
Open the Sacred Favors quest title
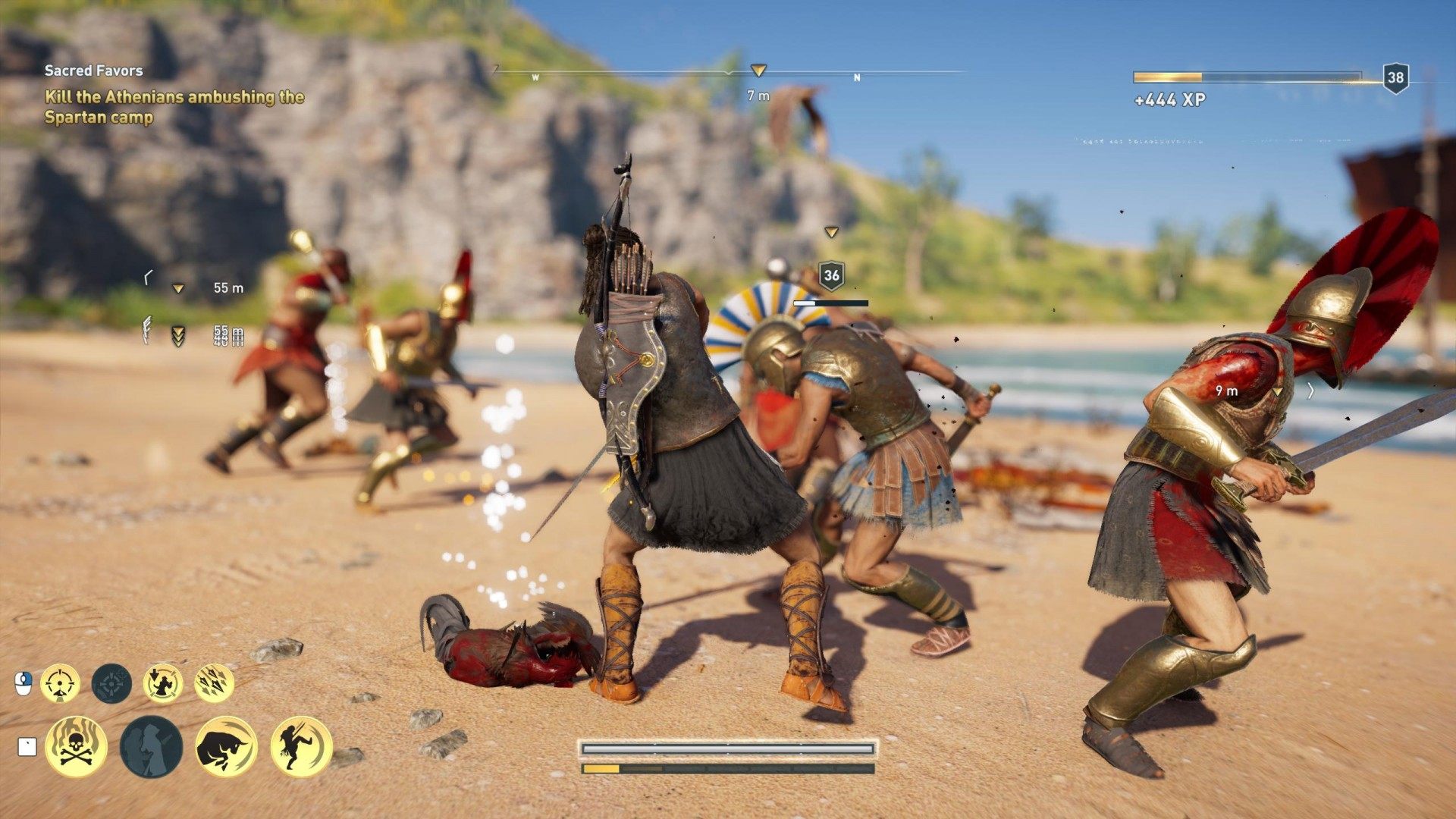tap(94, 70)
